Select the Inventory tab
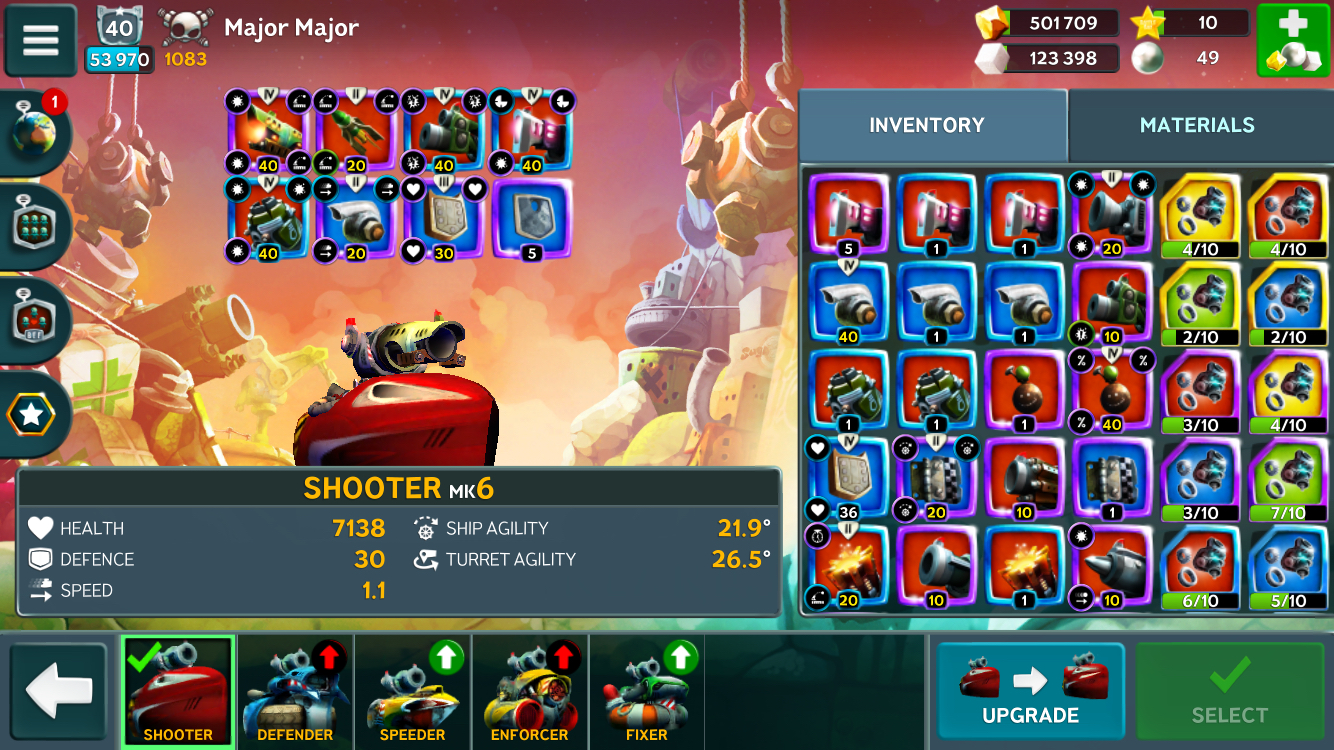Image resolution: width=1334 pixels, height=750 pixels. click(x=926, y=125)
